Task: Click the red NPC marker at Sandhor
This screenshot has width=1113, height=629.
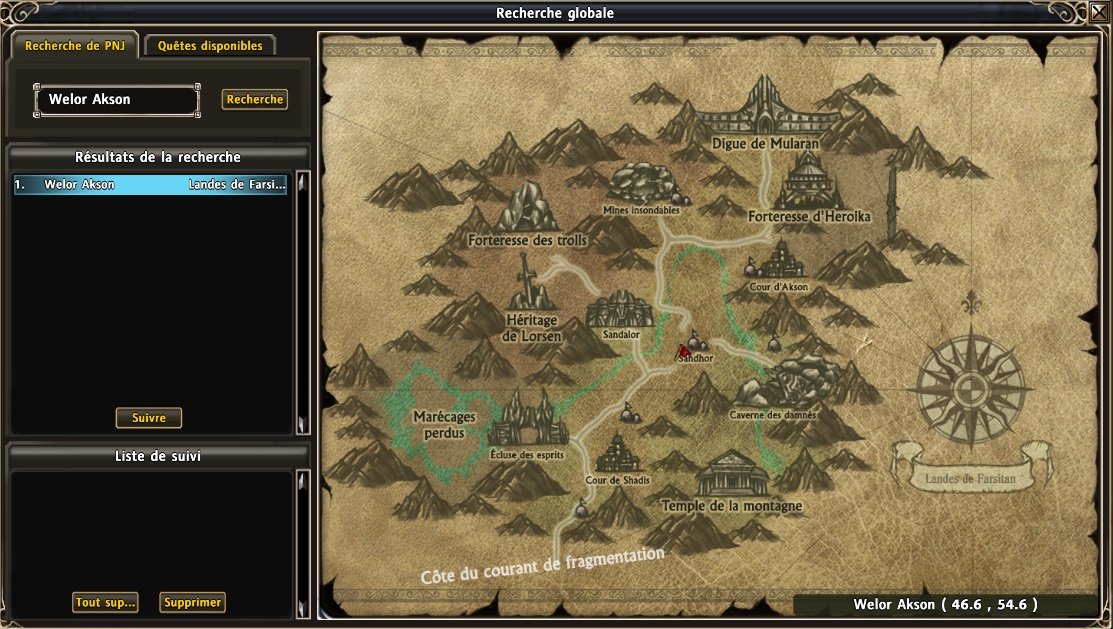Action: click(x=684, y=351)
